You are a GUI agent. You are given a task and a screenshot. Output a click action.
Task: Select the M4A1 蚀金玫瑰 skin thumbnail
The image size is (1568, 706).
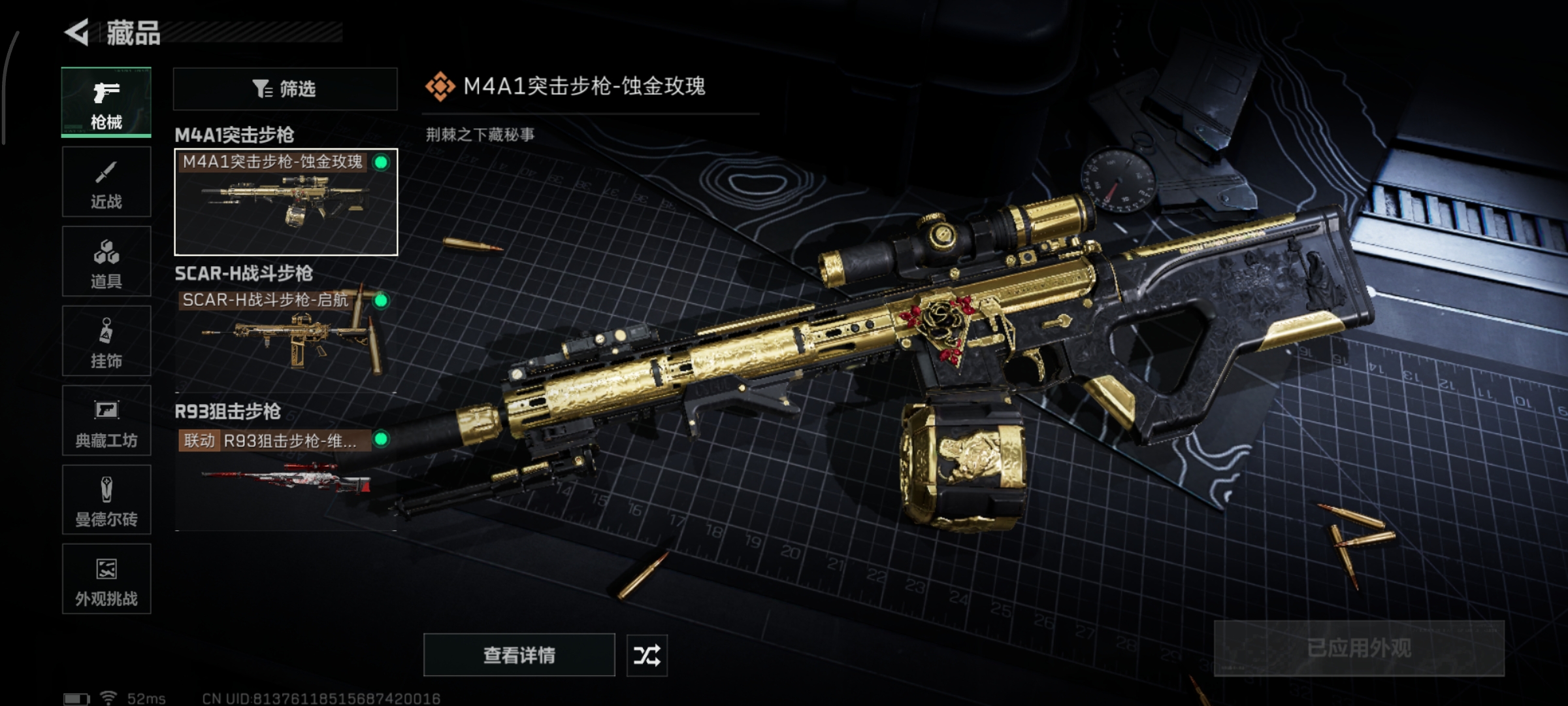click(286, 202)
